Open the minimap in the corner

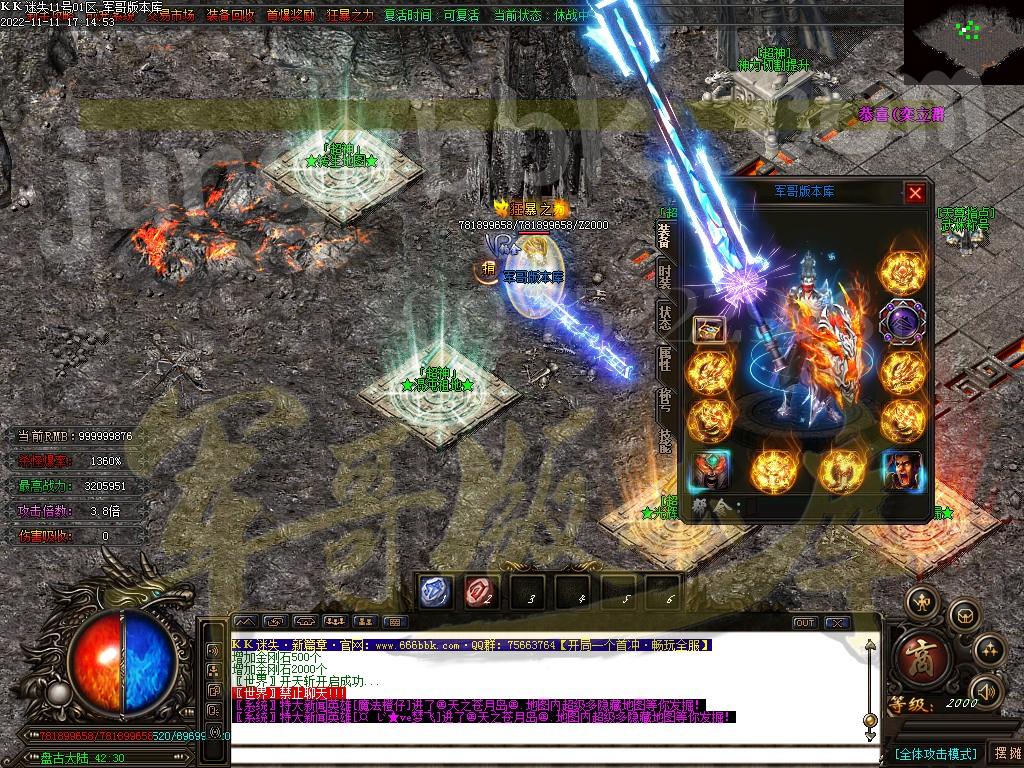pyautogui.click(x=965, y=35)
